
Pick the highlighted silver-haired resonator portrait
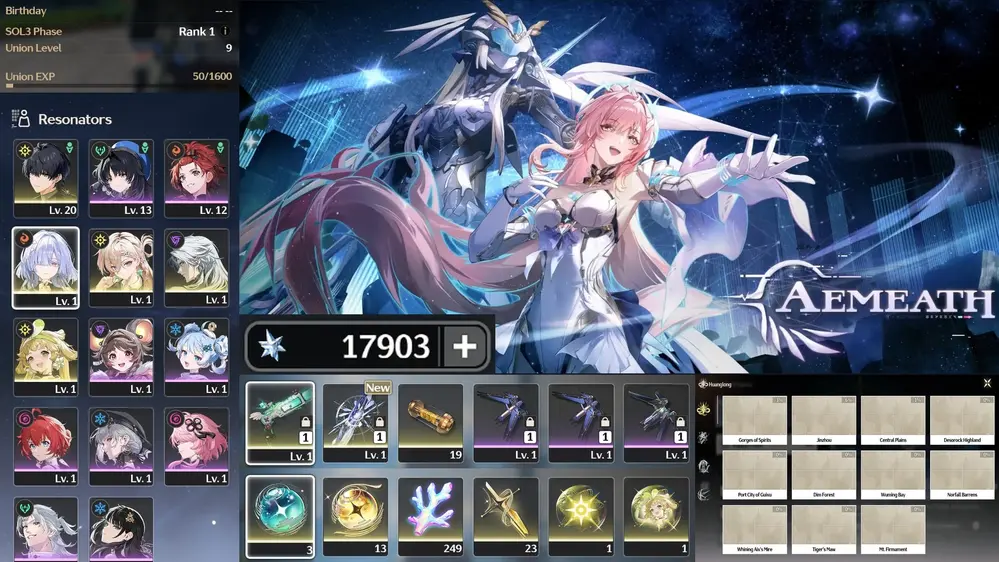pos(46,267)
